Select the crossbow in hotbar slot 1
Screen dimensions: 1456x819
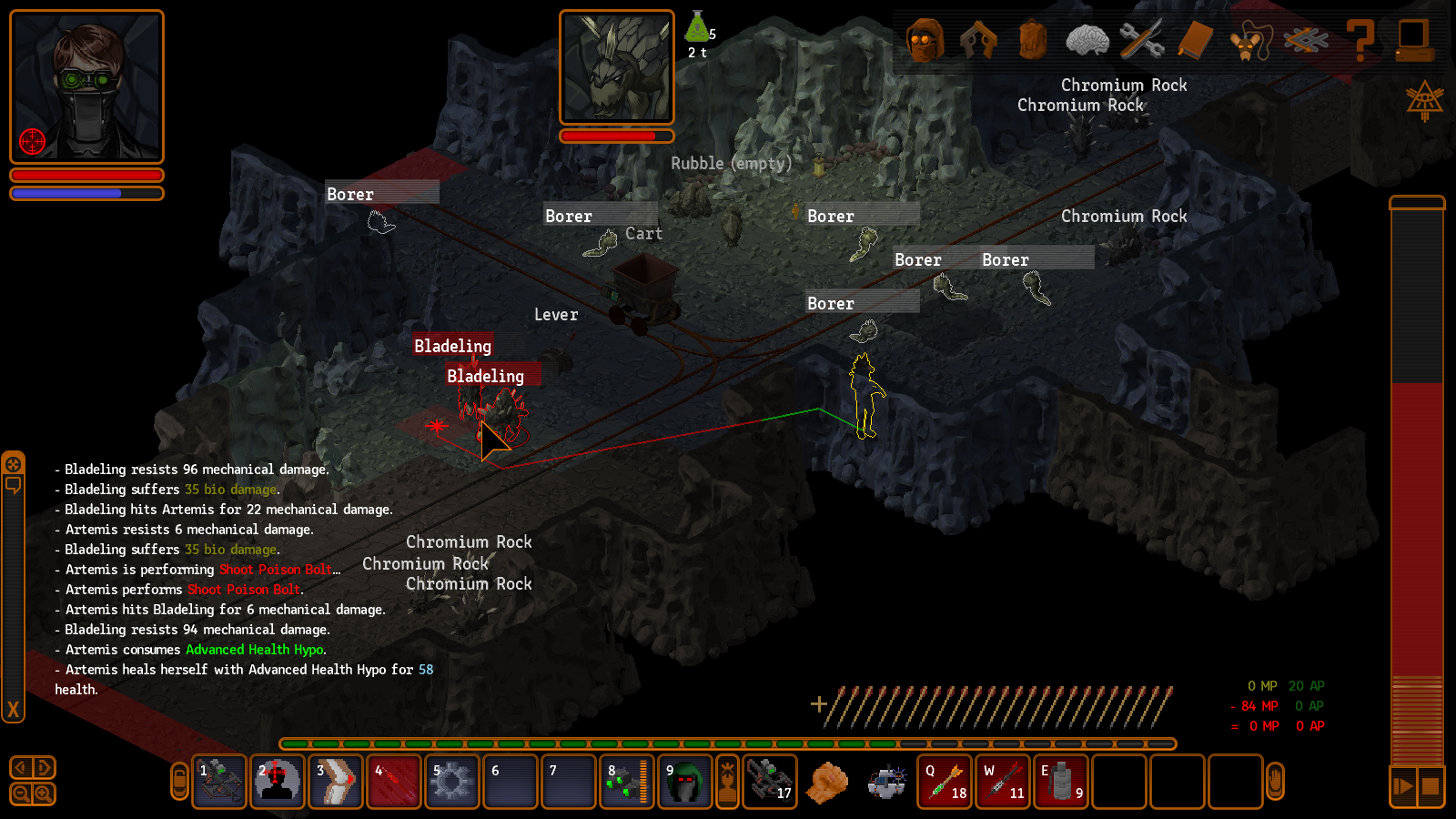tap(219, 782)
